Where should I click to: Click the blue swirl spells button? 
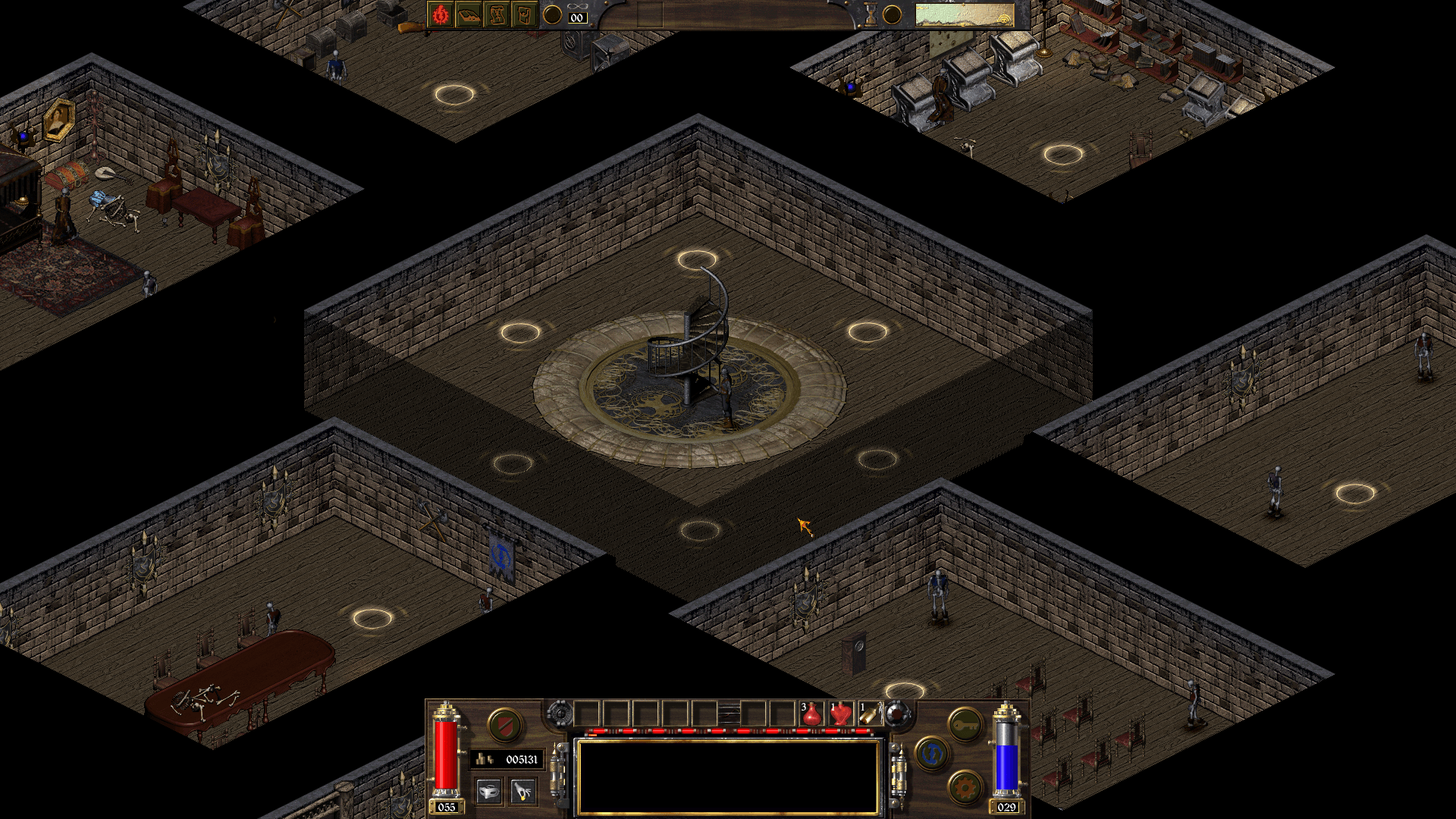(x=932, y=754)
